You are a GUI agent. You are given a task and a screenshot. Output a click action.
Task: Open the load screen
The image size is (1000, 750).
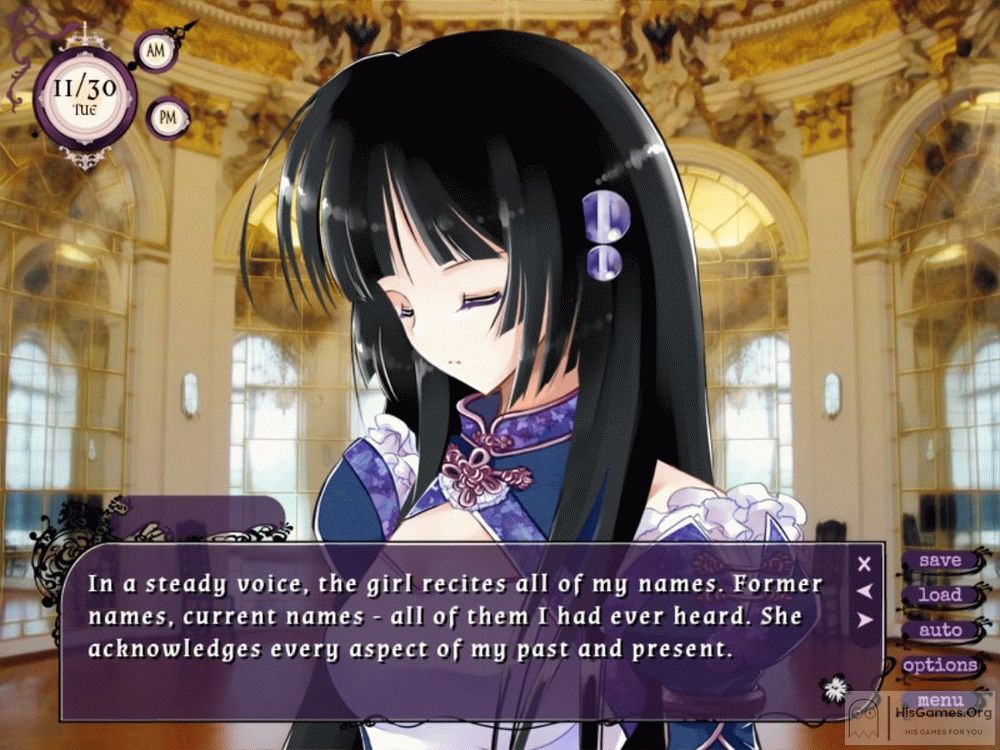pos(939,595)
